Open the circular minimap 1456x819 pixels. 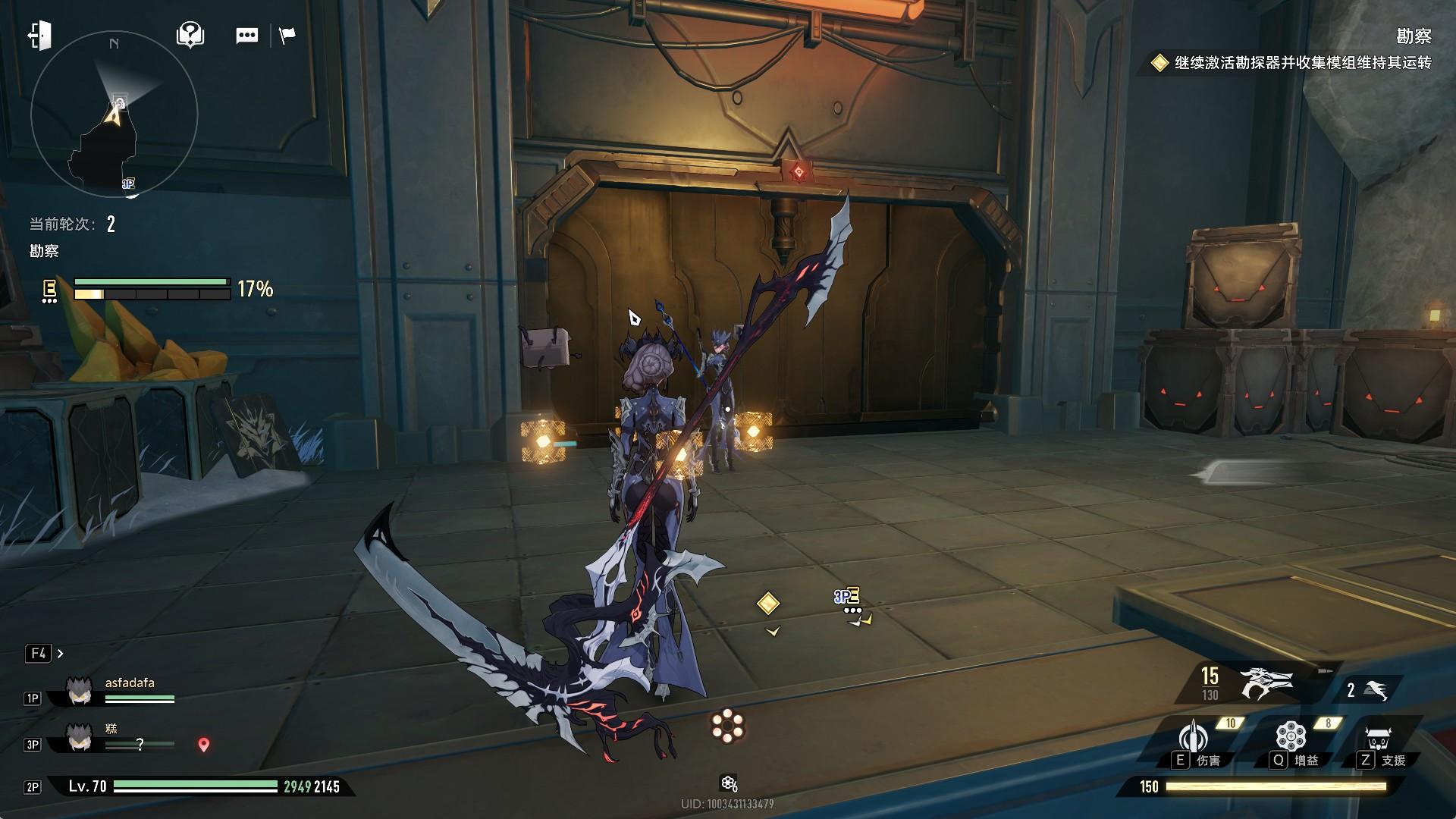114,115
